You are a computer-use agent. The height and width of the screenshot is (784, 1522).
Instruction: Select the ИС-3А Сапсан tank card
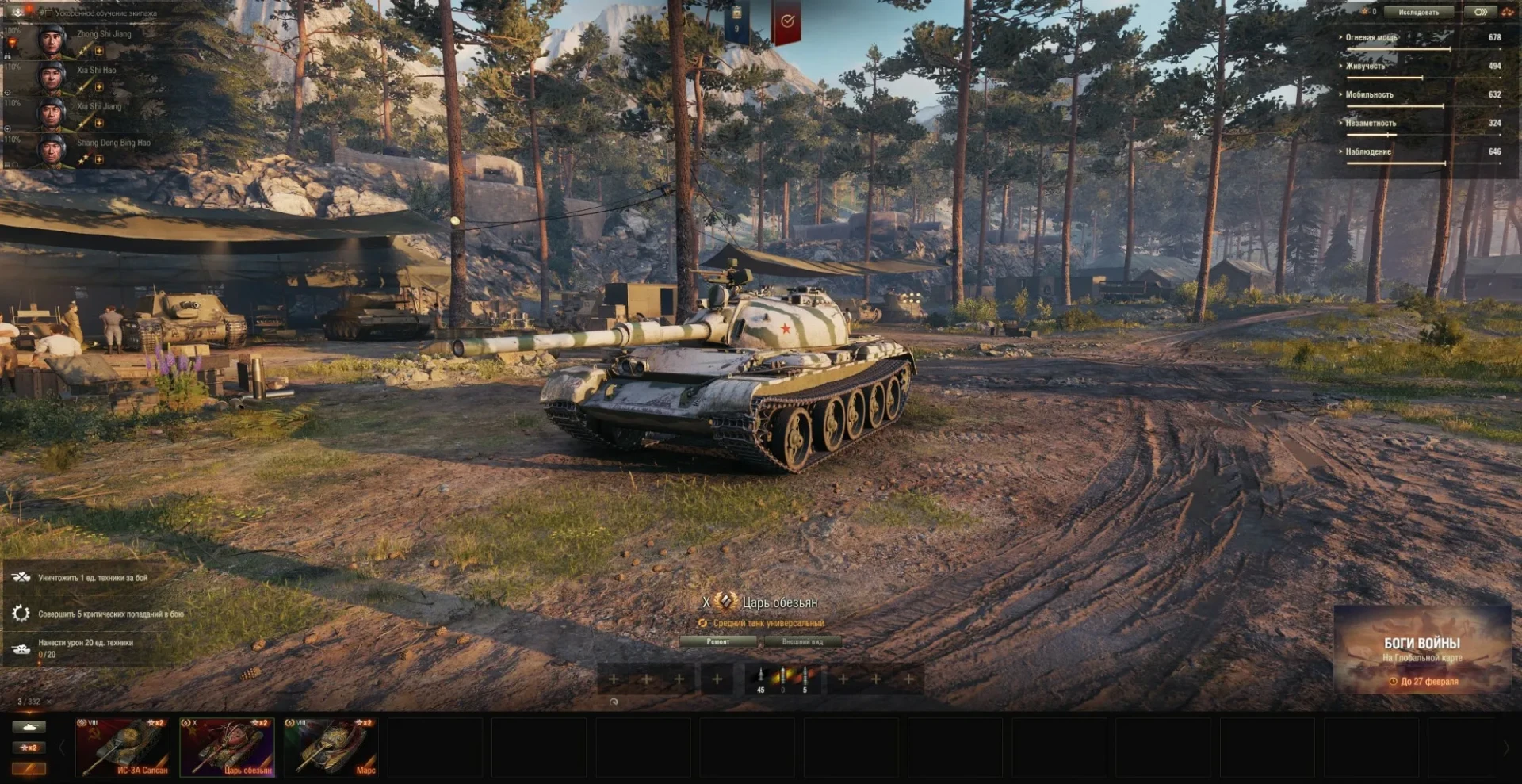click(x=123, y=747)
